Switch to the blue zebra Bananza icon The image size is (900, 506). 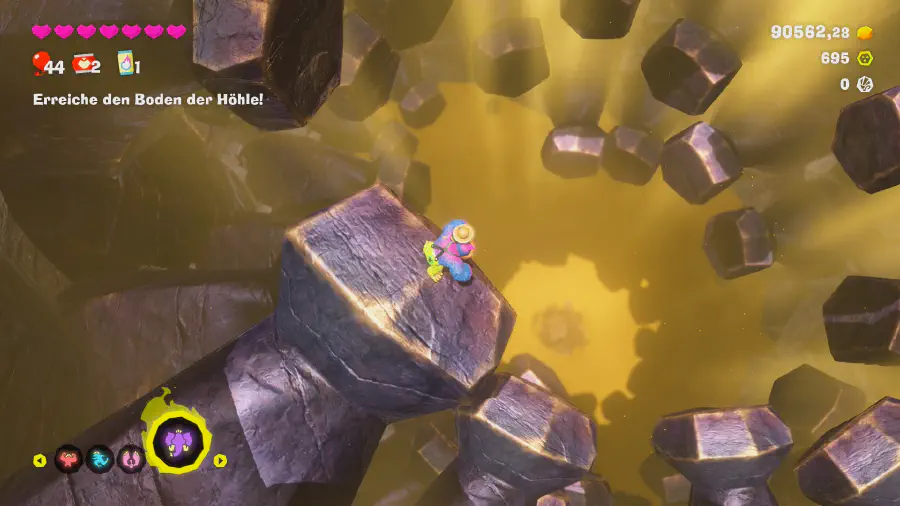100,460
